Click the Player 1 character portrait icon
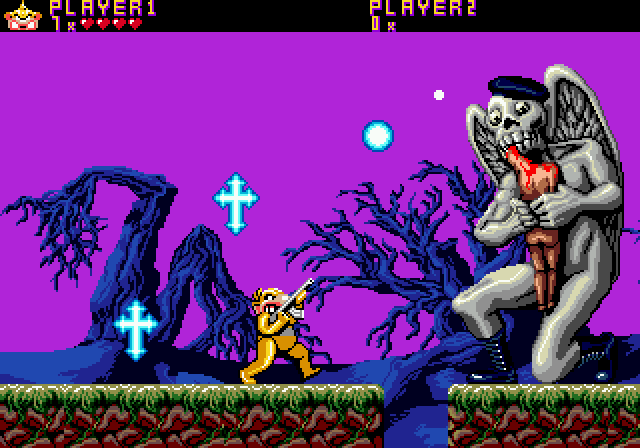This screenshot has height=448, width=640. pos(22,15)
